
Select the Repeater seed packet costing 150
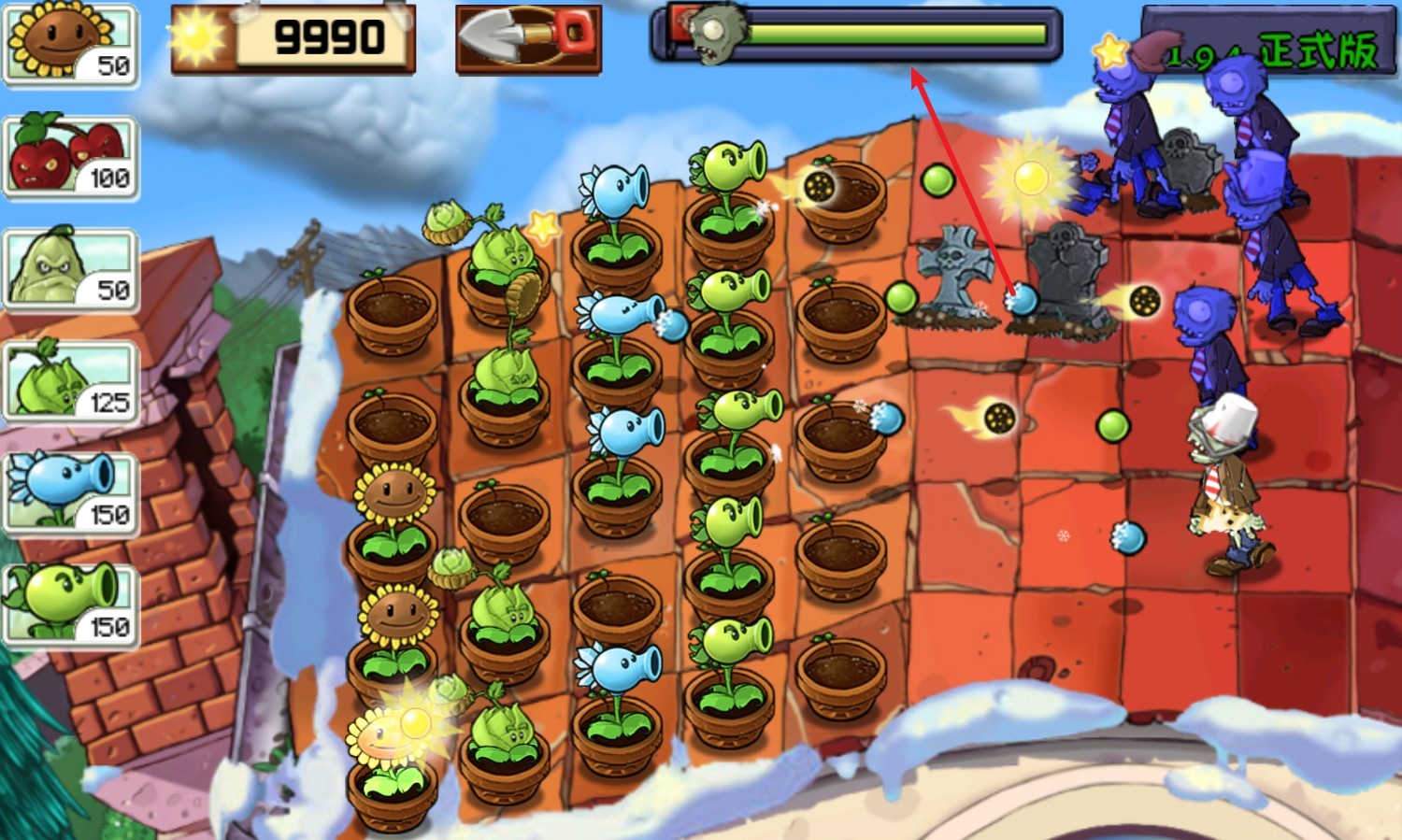pos(71,605)
